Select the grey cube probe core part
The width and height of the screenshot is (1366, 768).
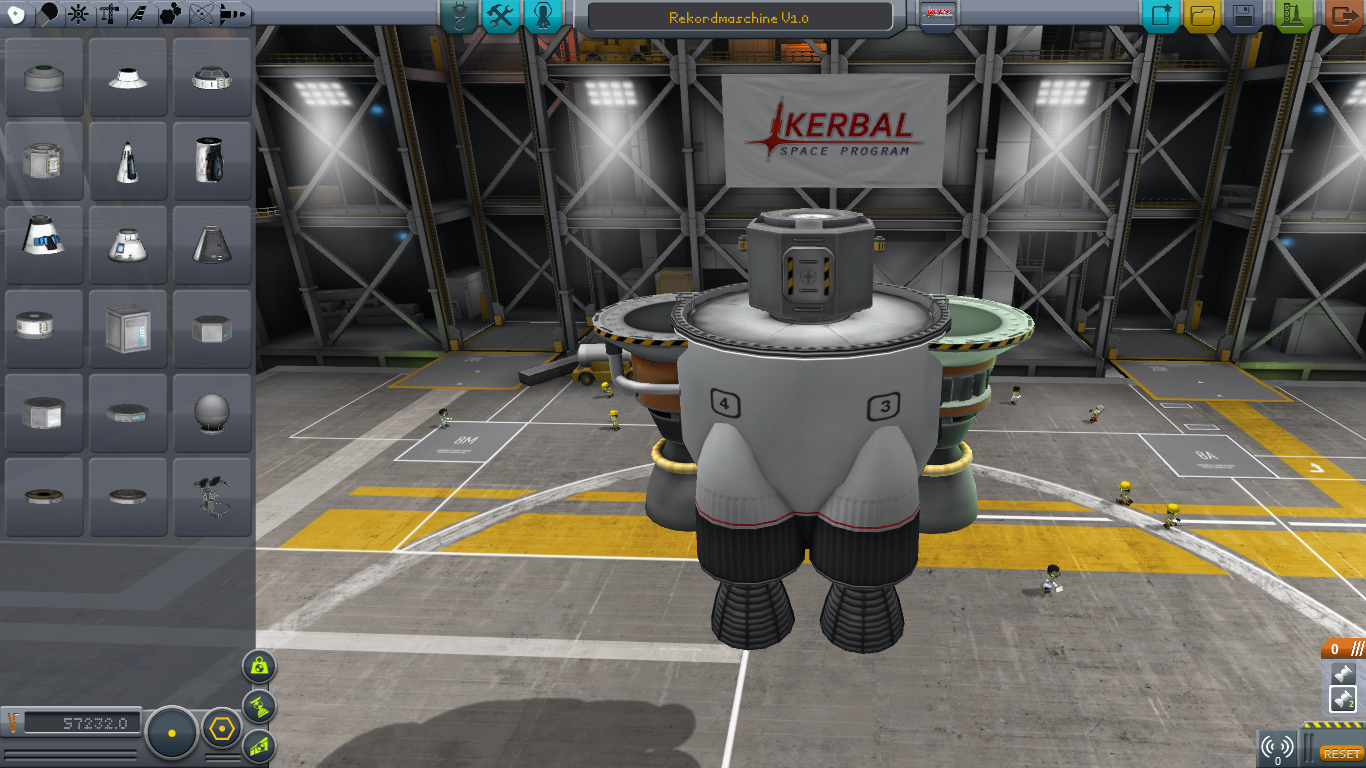click(x=127, y=328)
